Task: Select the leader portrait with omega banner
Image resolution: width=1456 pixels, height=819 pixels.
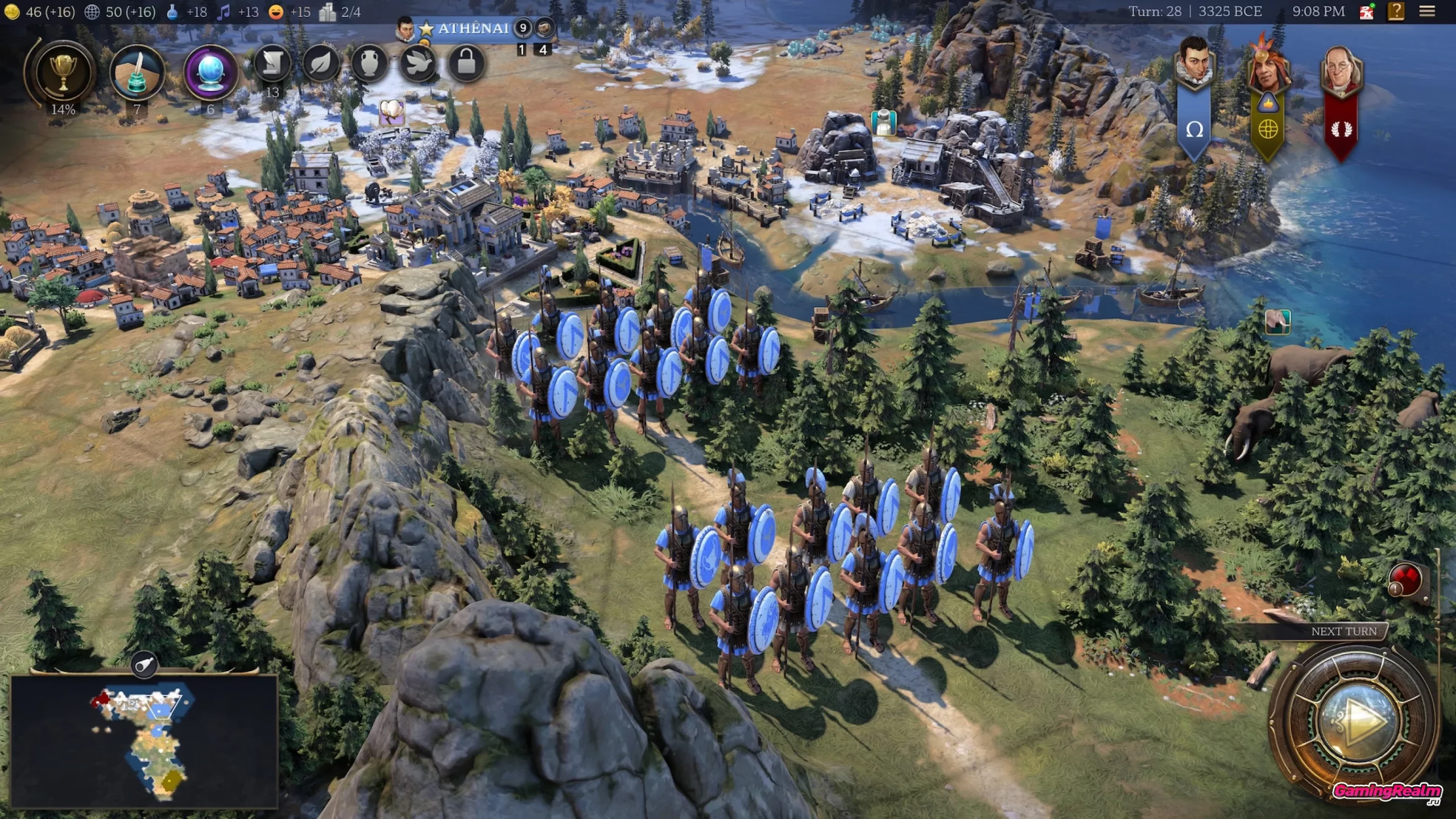Action: coord(1194,65)
